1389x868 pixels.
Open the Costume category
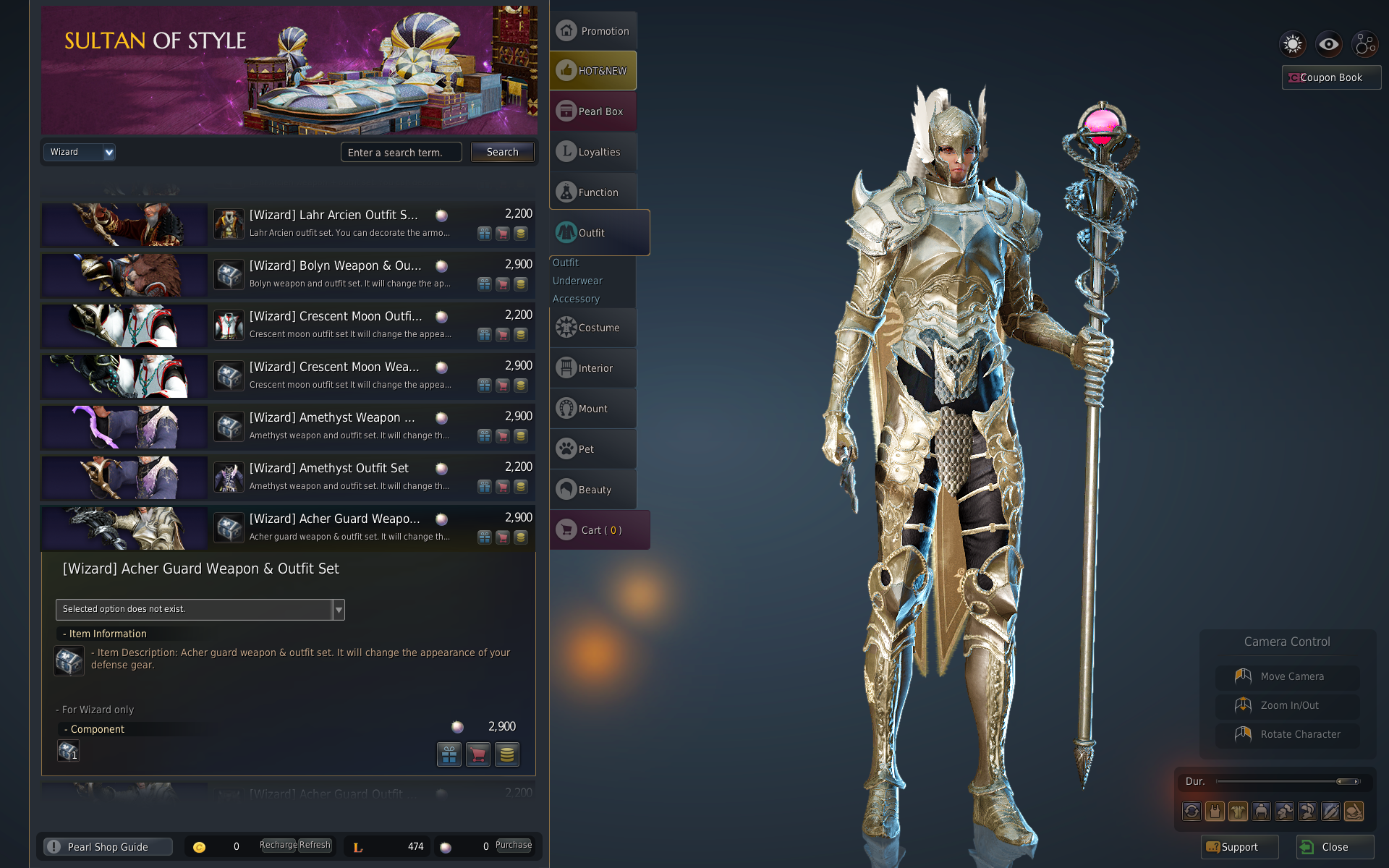tap(593, 328)
